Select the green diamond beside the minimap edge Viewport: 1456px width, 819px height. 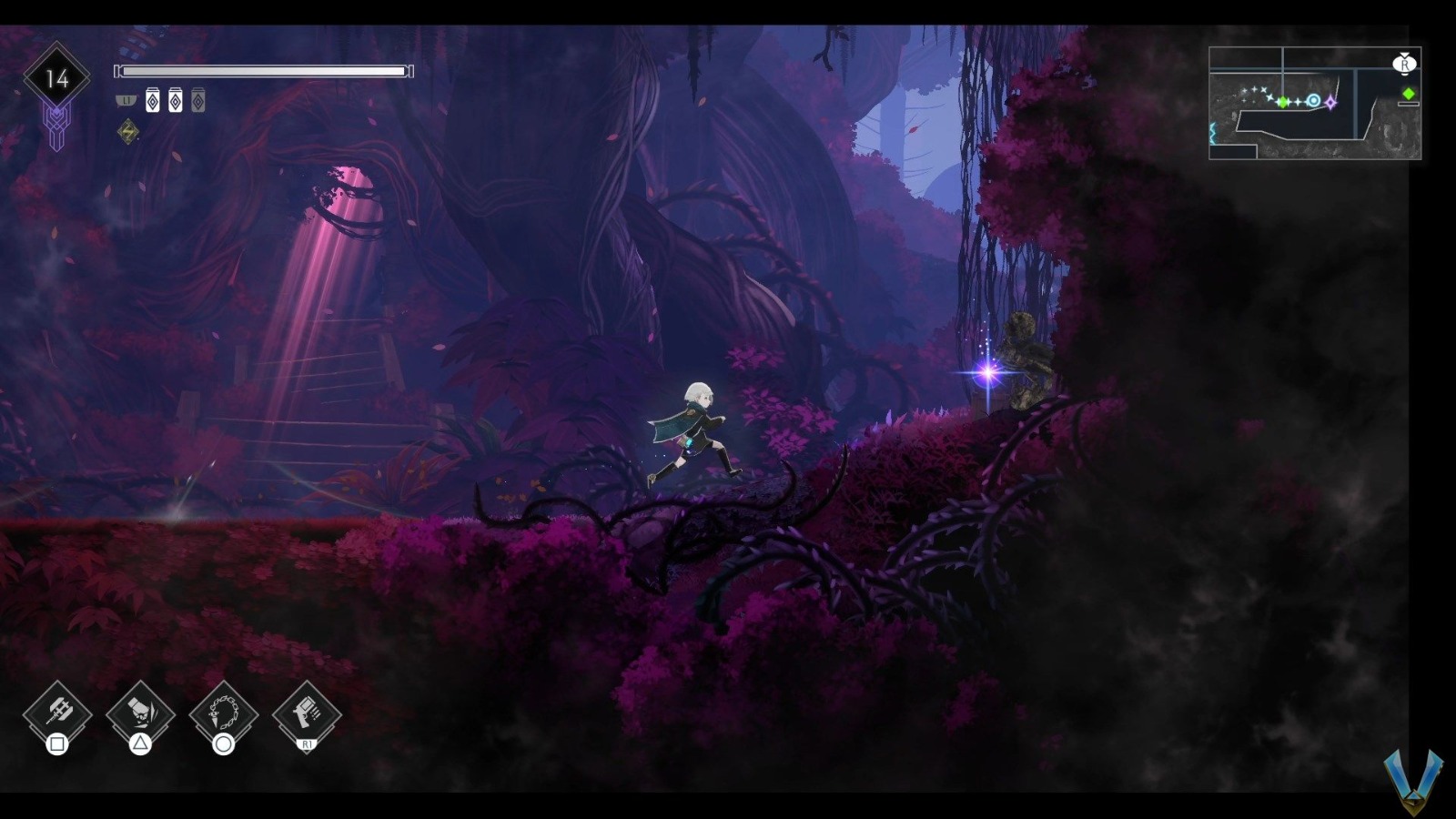pyautogui.click(x=1409, y=94)
